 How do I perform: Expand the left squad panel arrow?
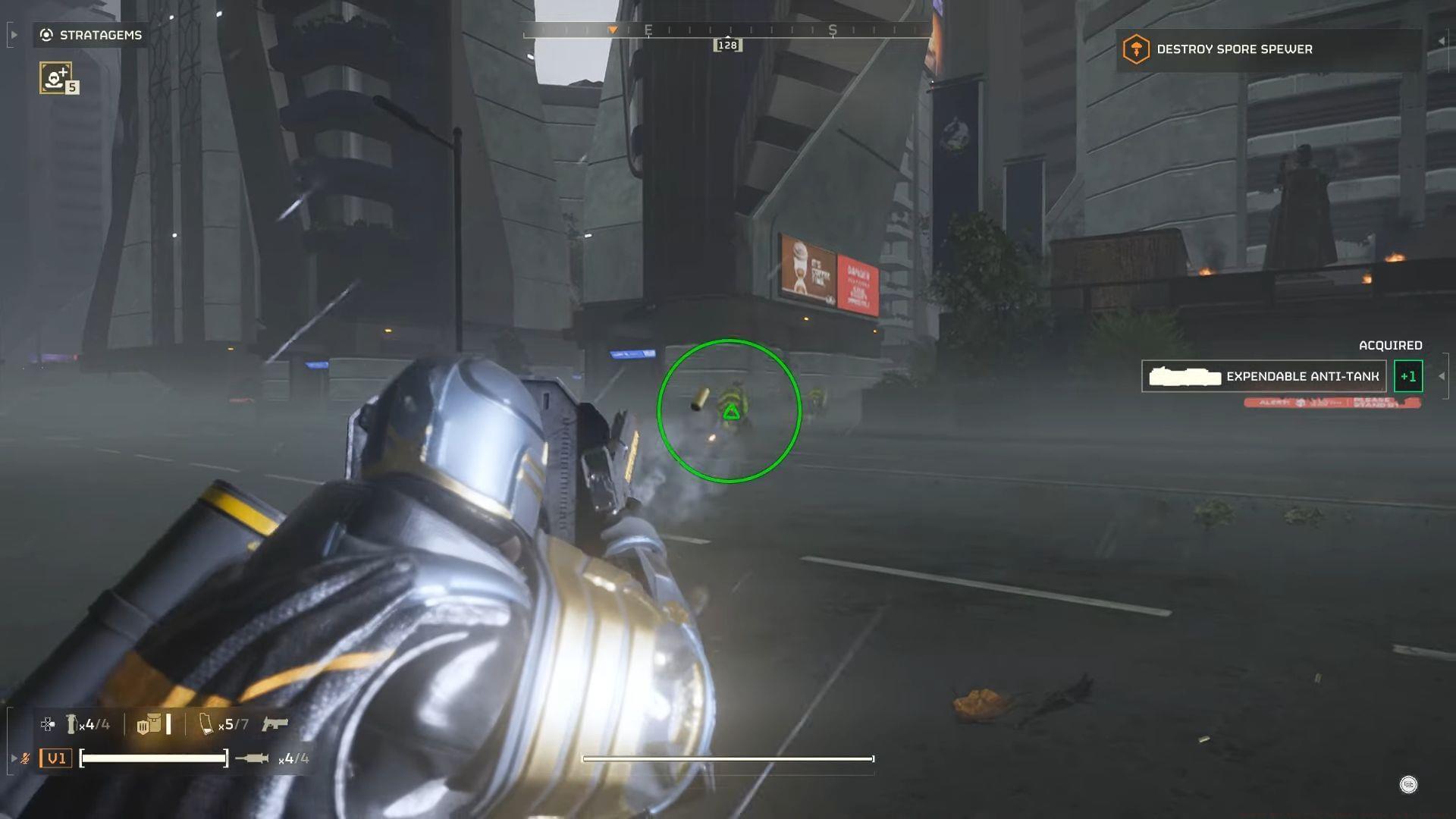click(14, 758)
